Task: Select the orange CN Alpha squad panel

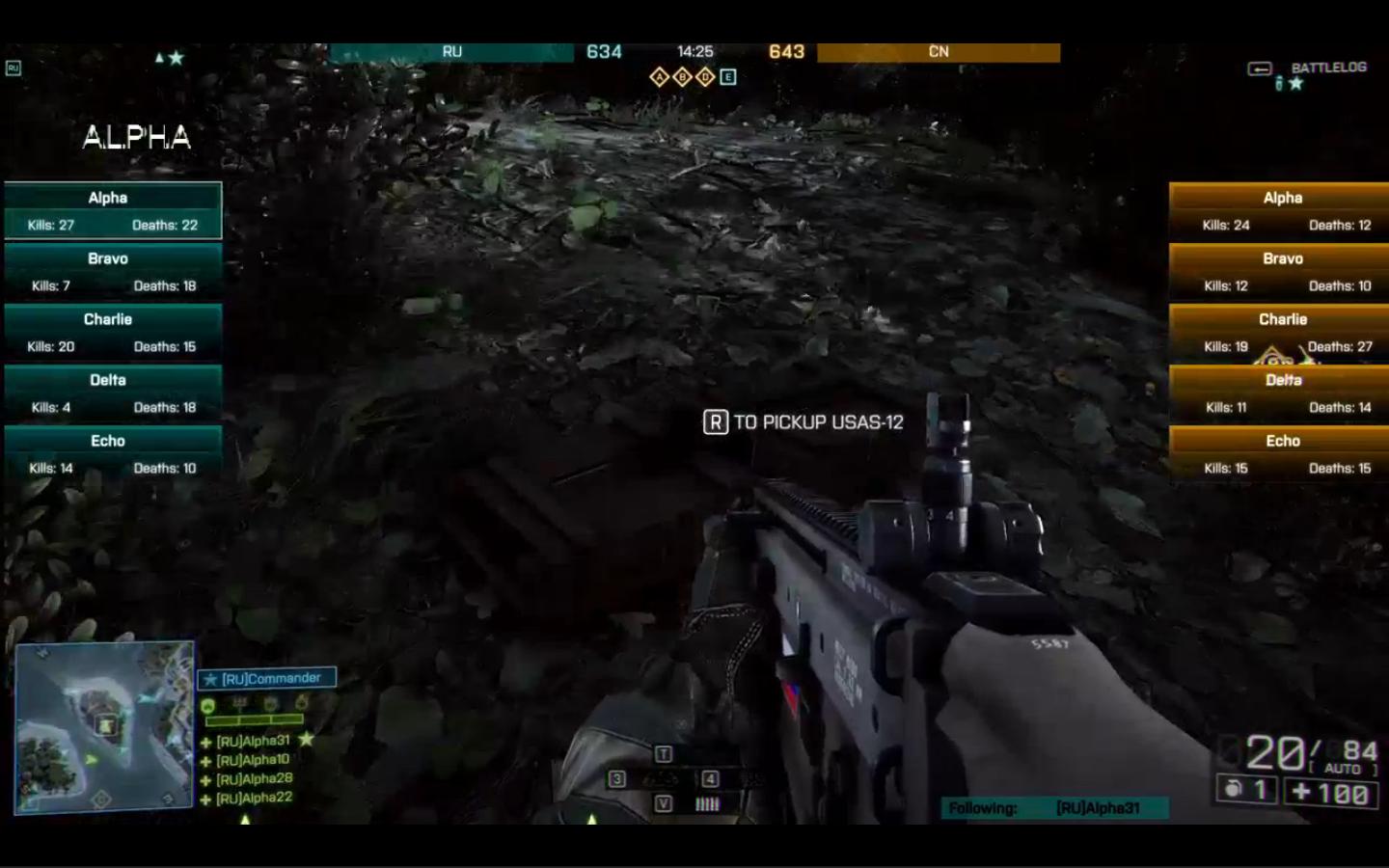Action: pos(1279,210)
